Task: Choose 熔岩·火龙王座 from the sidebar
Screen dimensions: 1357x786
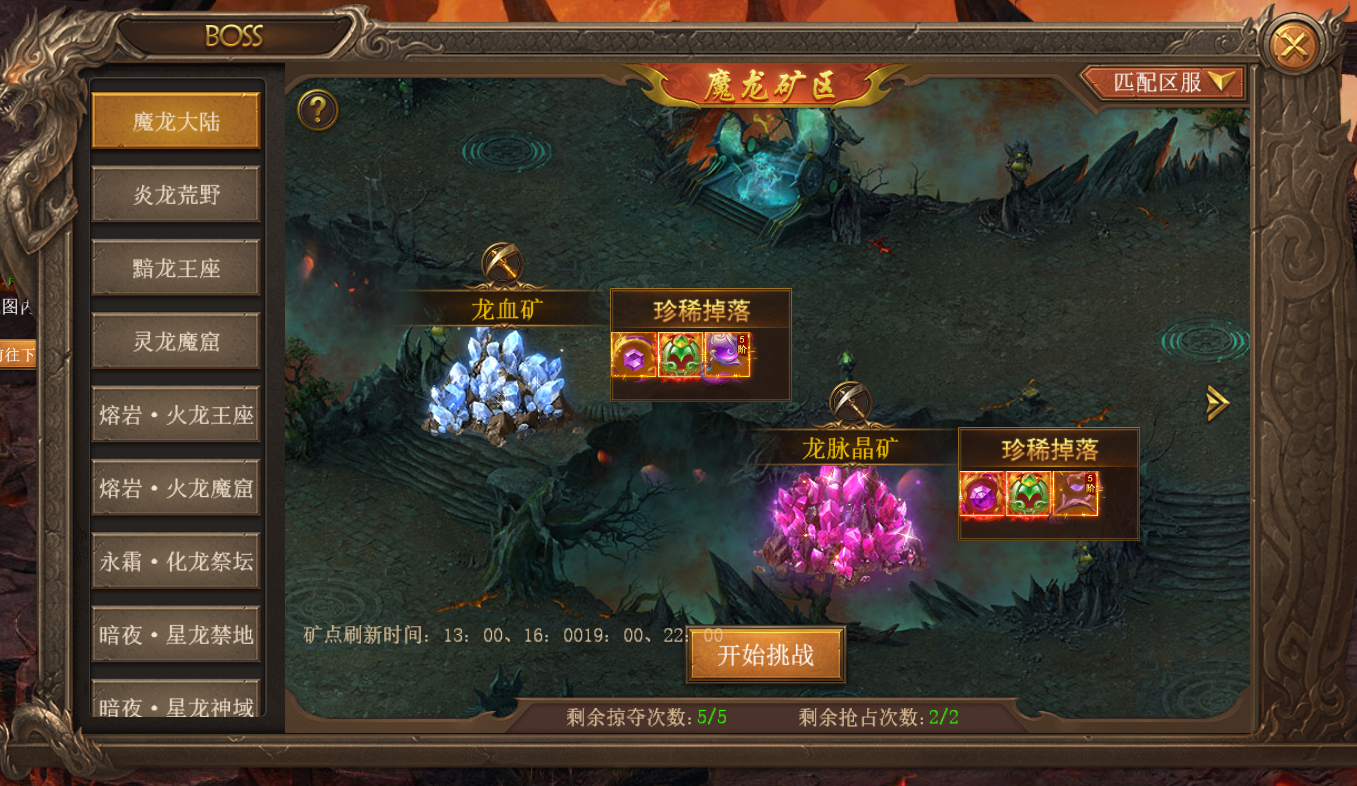Action: click(176, 413)
